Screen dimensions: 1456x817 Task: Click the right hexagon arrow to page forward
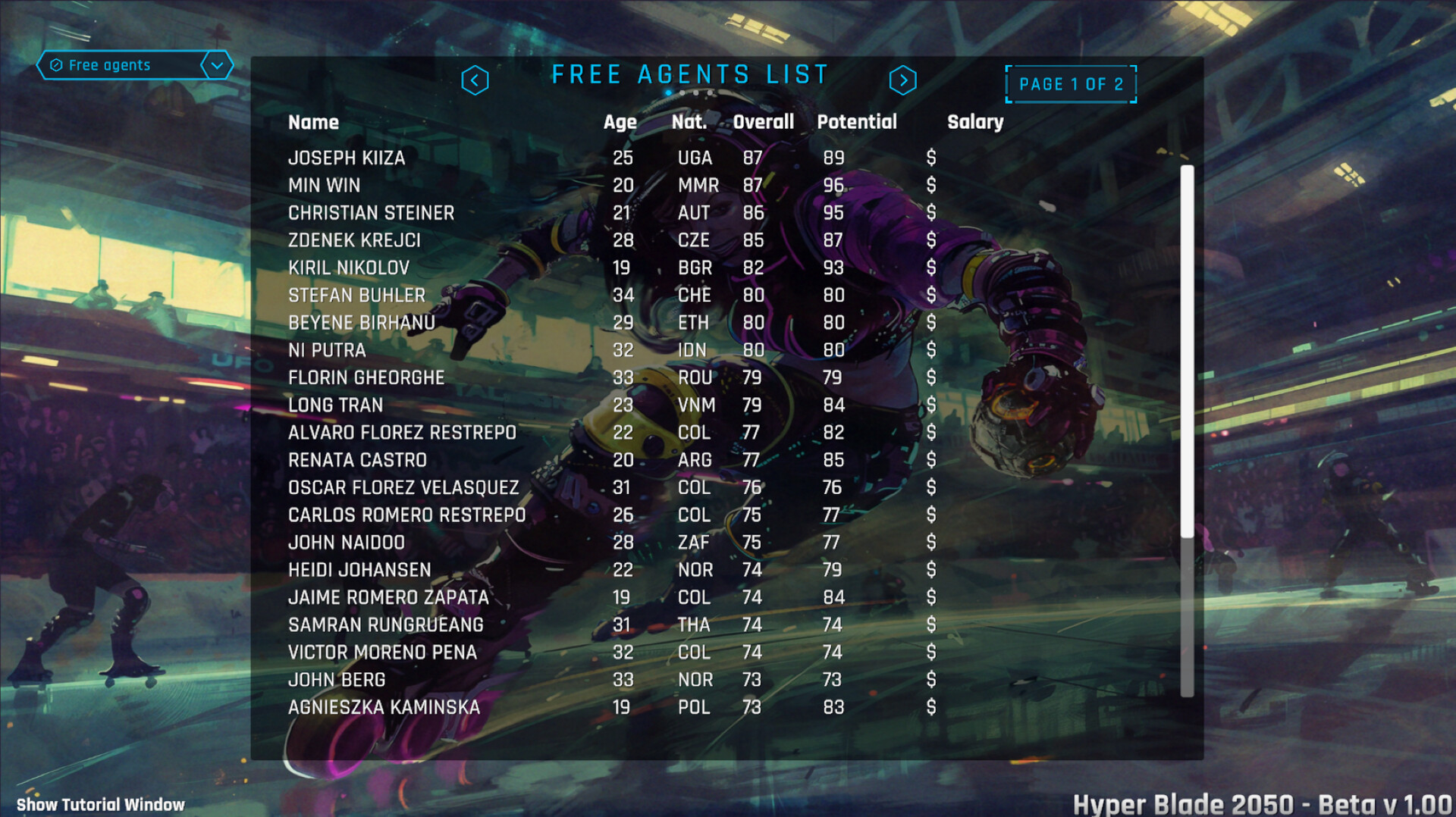pos(903,80)
